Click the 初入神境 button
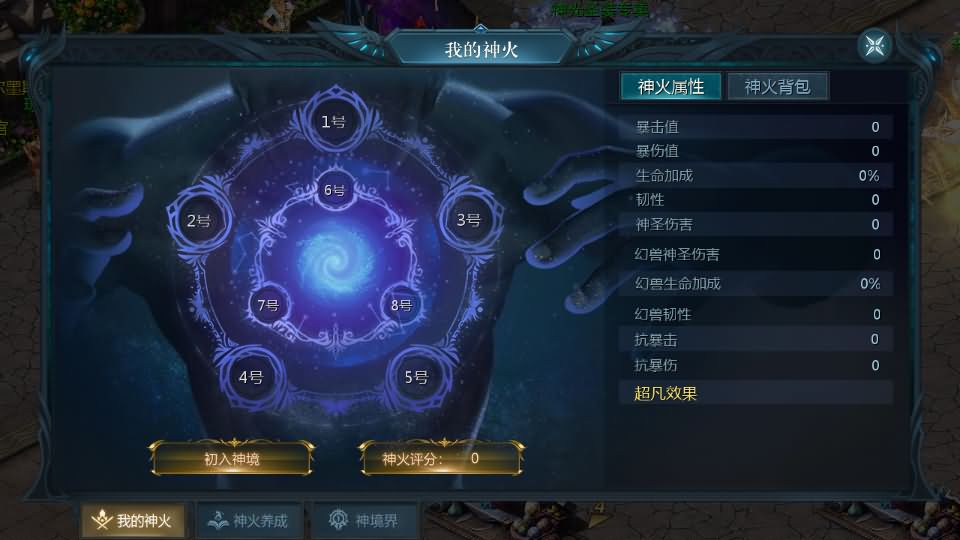Image resolution: width=960 pixels, height=540 pixels. click(x=232, y=459)
